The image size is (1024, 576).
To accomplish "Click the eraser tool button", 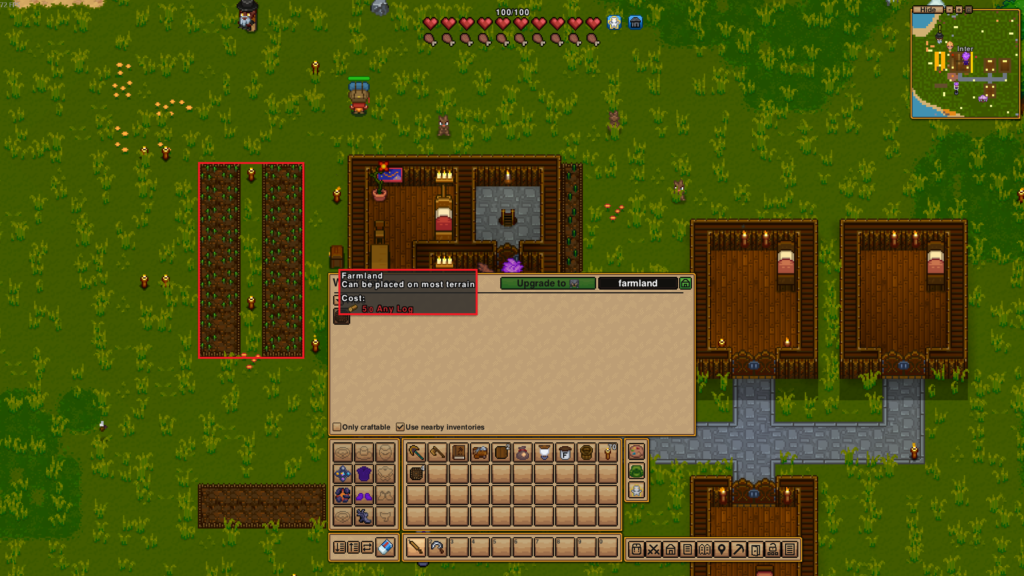I will point(387,547).
